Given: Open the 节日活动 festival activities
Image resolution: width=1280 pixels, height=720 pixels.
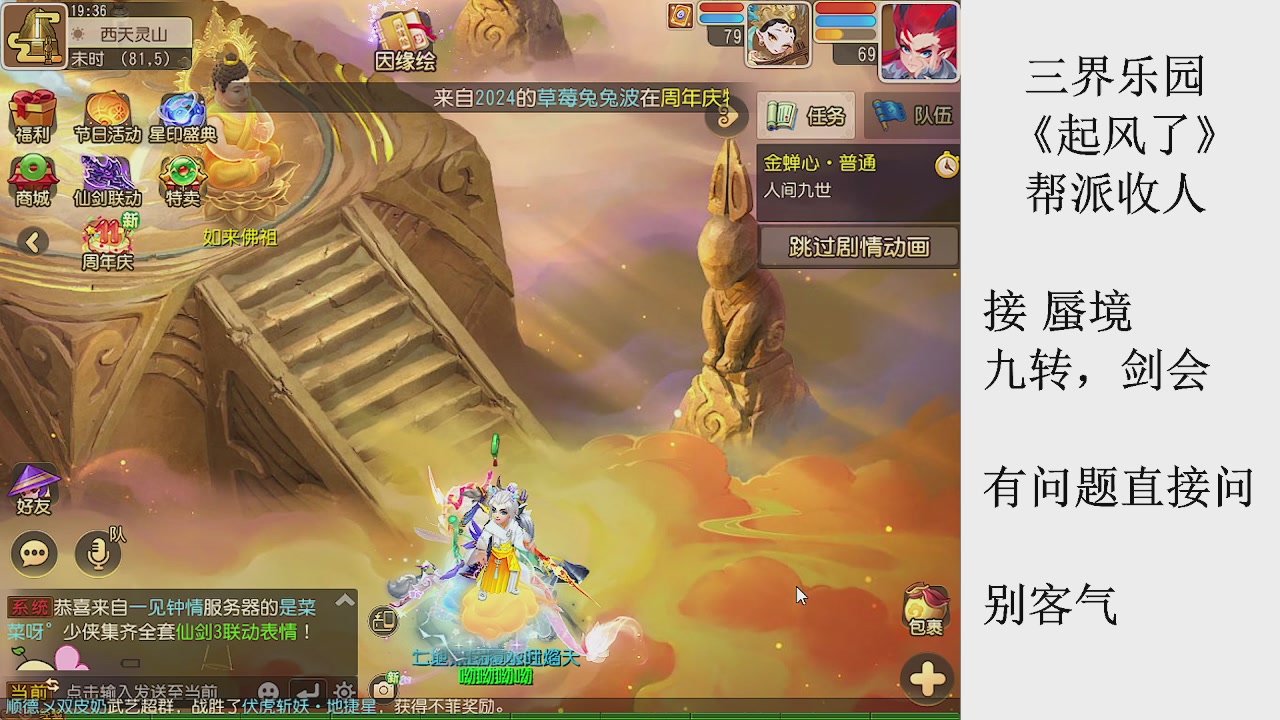Looking at the screenshot, I should point(103,110).
